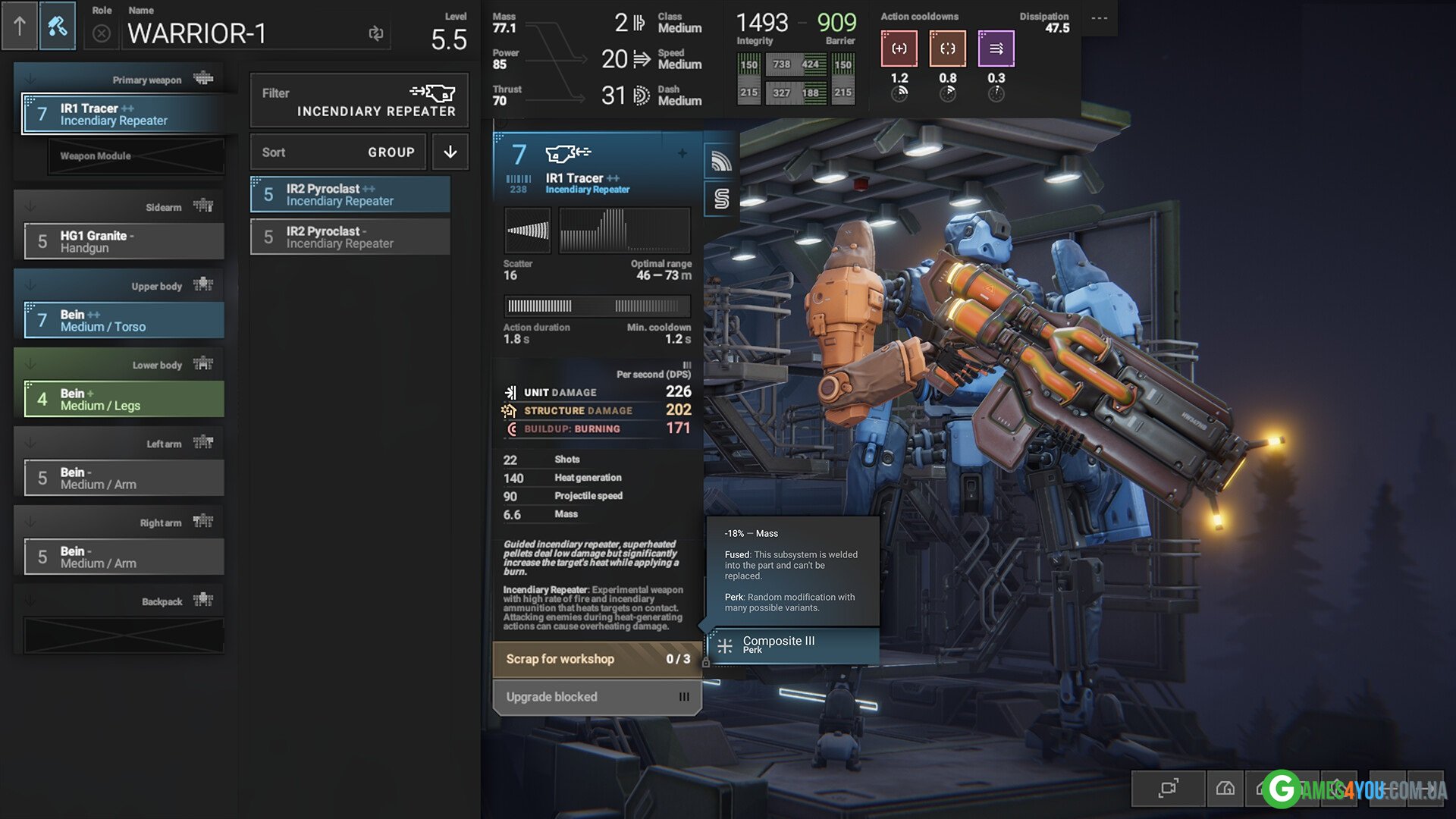Screen dimensions: 1456x819
Task: Scrap the weapon for workshop
Action: point(597,659)
